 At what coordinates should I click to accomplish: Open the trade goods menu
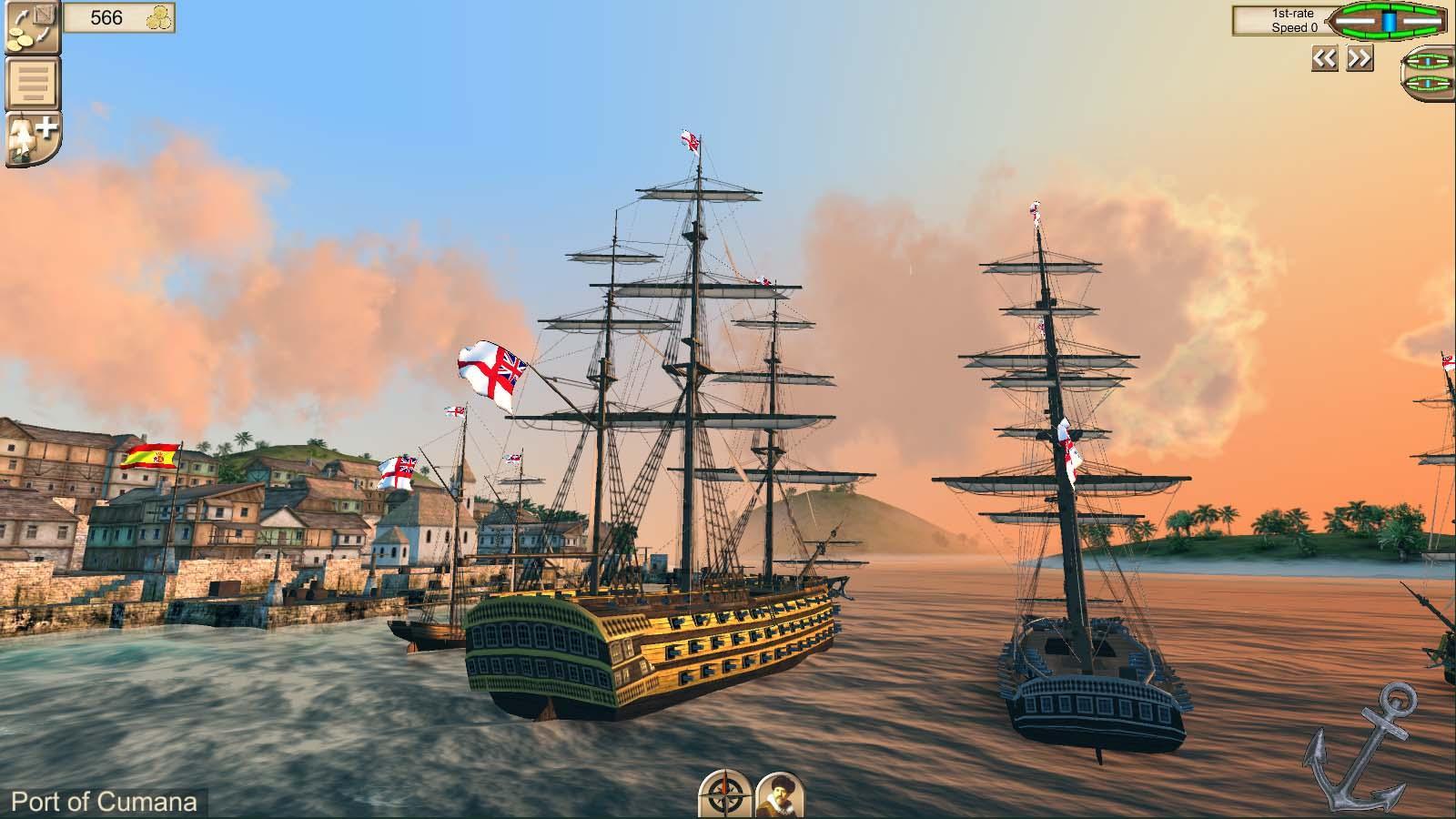(34, 29)
